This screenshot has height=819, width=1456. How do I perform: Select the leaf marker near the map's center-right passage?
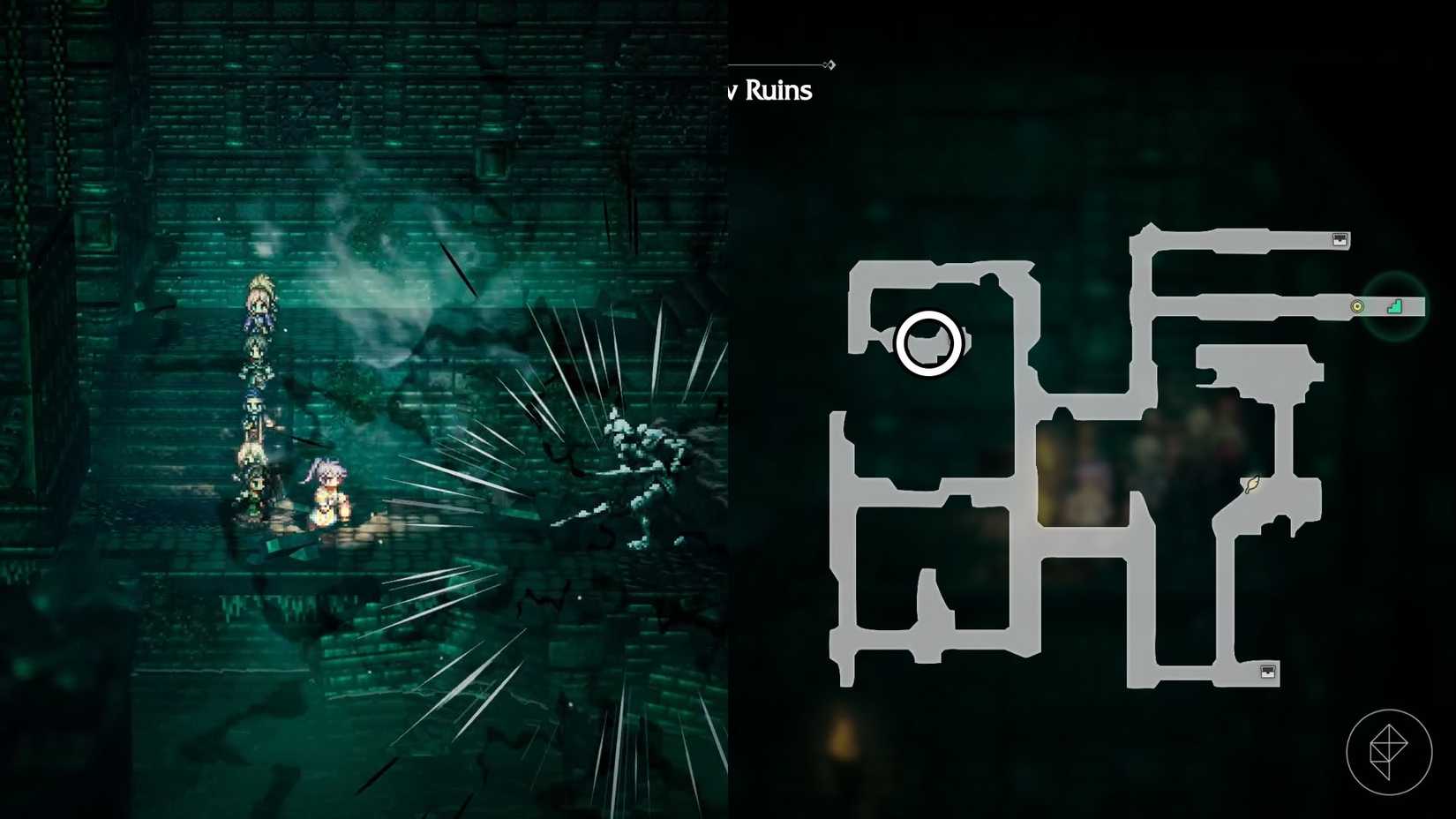[1251, 484]
